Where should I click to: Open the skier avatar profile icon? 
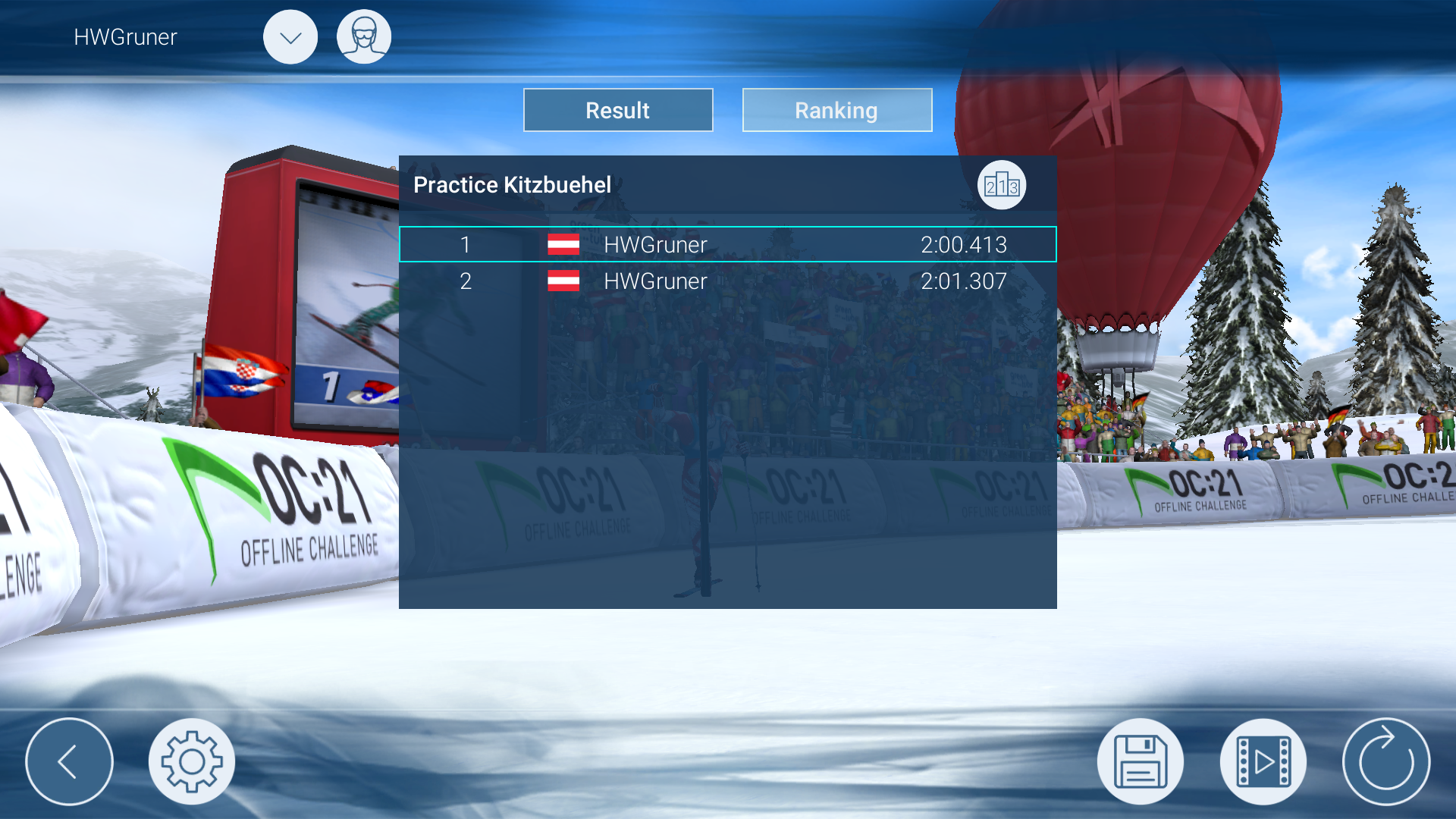[x=364, y=37]
